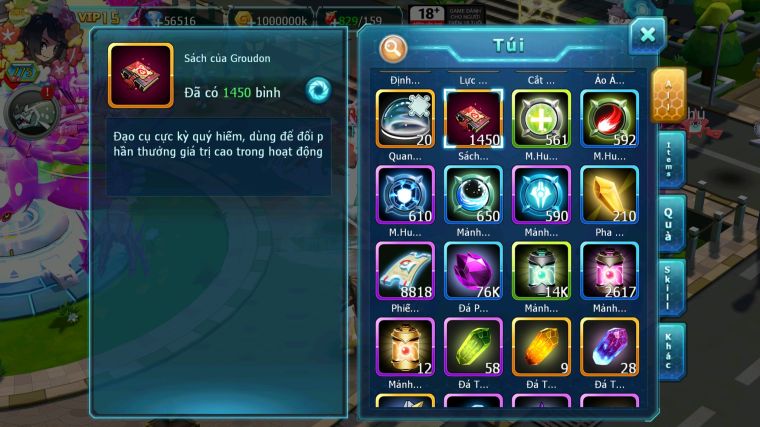This screenshot has width=760, height=427.
Task: Pick the yellow crystal with 210
Action: coord(609,194)
